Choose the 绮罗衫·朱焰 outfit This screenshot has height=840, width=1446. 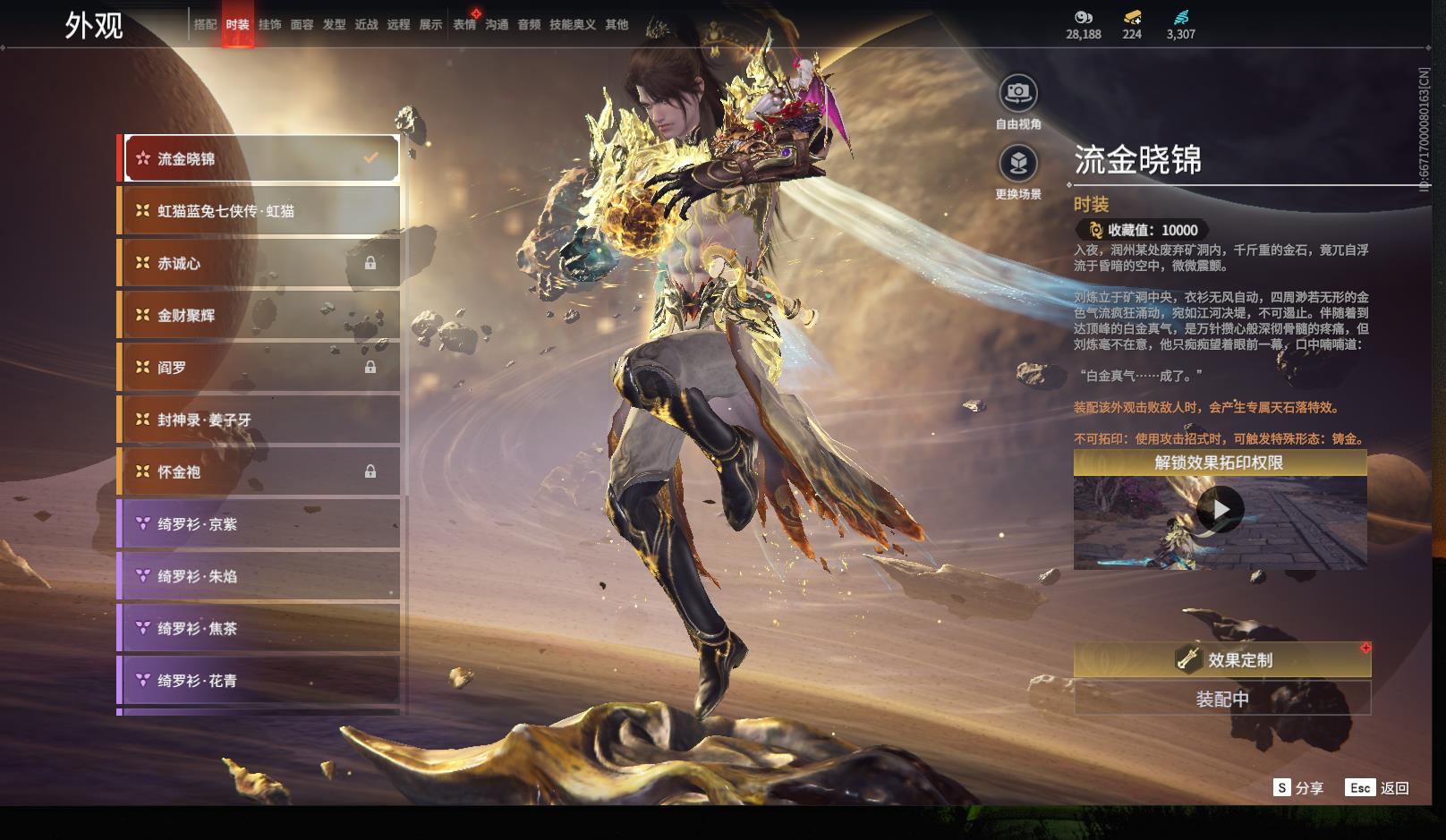click(259, 576)
